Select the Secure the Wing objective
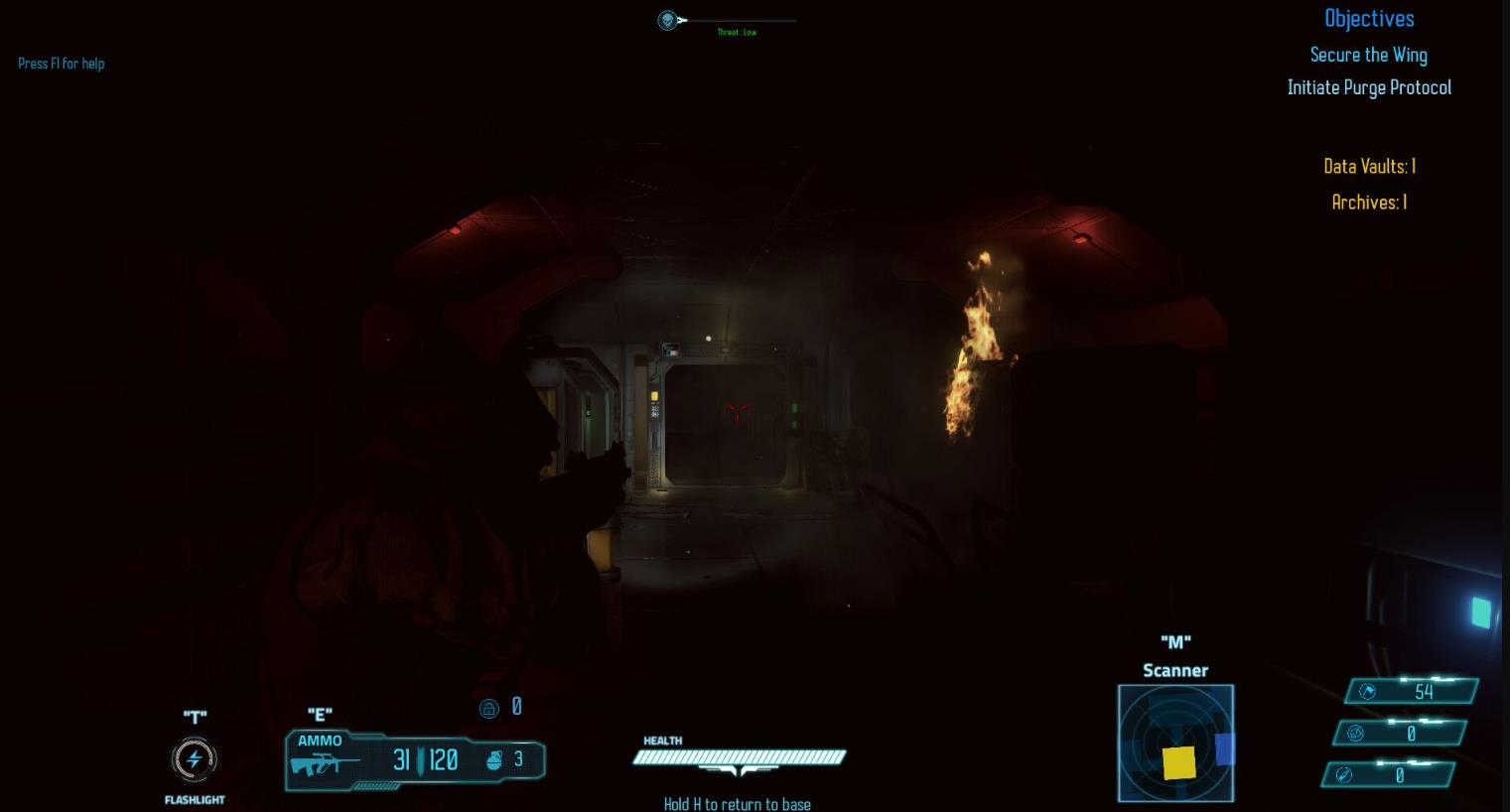The width and height of the screenshot is (1510, 812). coord(1368,56)
